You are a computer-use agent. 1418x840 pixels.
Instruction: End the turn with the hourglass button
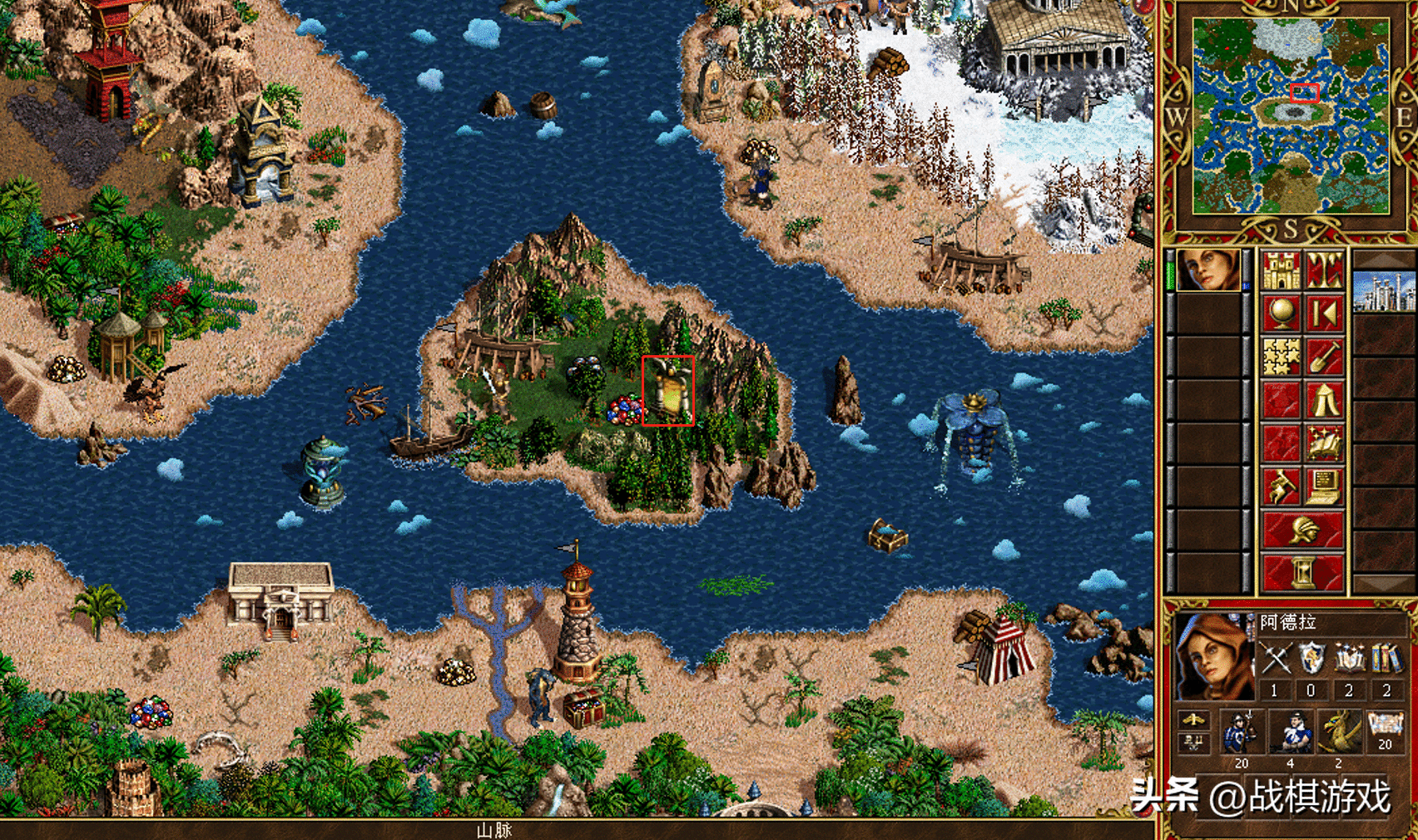click(1303, 573)
